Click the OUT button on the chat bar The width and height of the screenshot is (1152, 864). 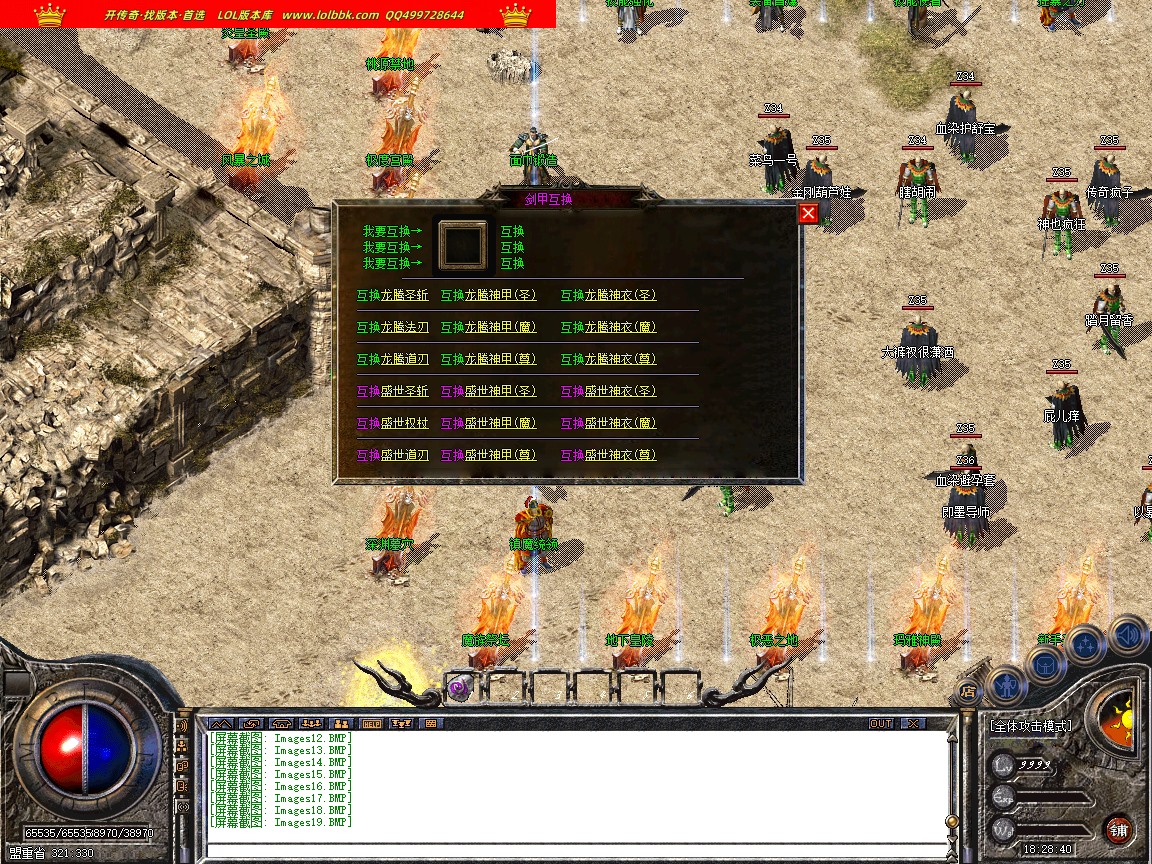click(x=881, y=723)
